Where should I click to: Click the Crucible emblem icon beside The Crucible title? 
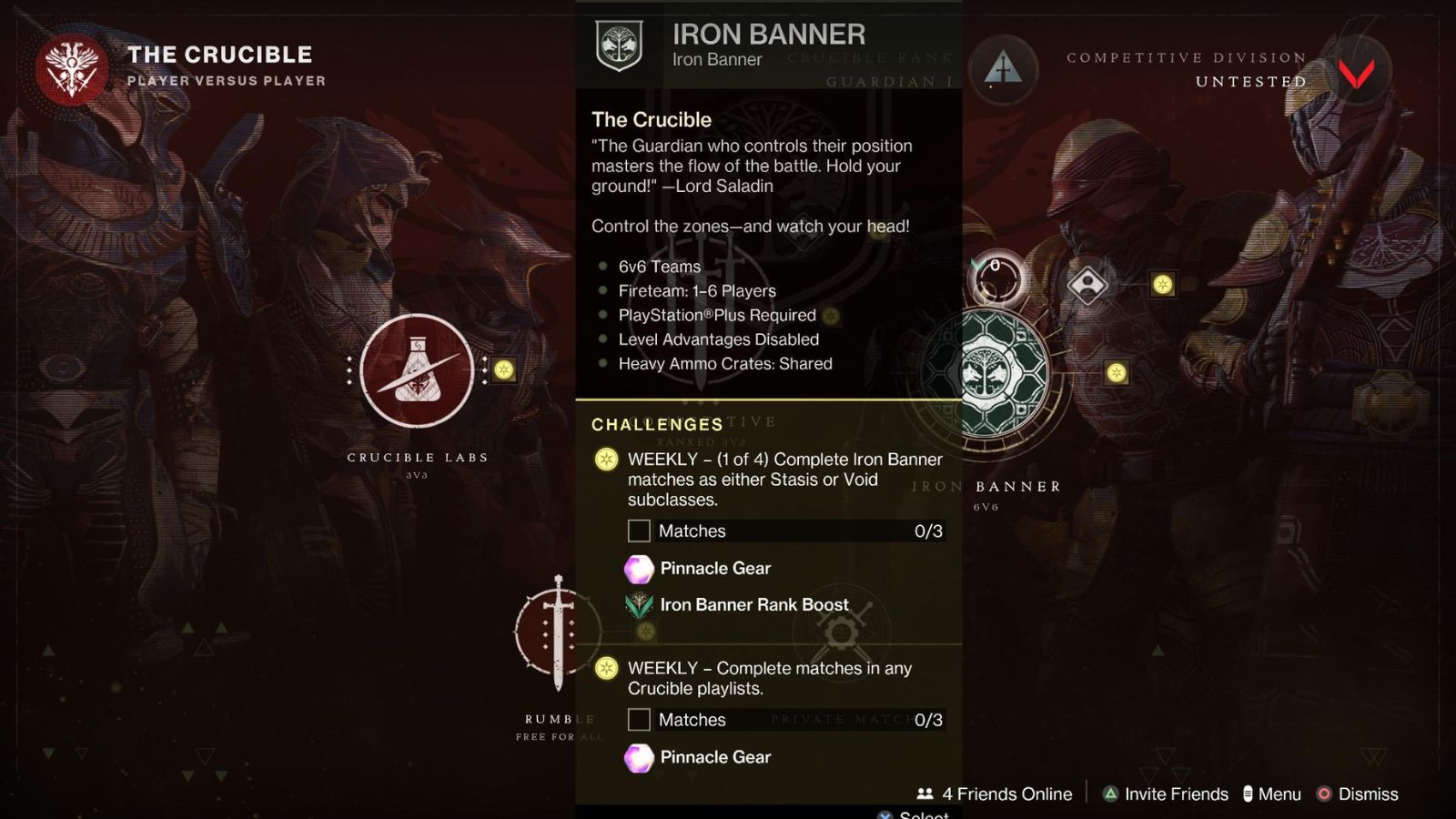[70, 66]
